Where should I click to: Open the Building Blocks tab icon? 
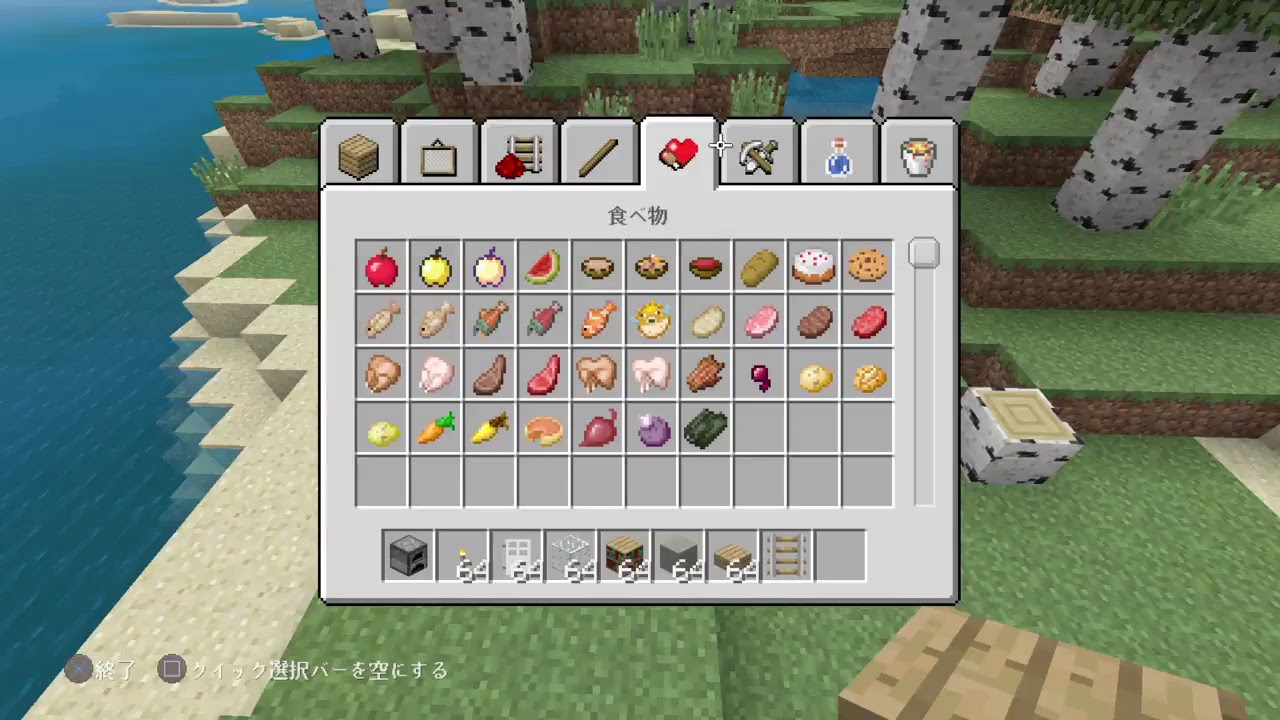tap(358, 152)
